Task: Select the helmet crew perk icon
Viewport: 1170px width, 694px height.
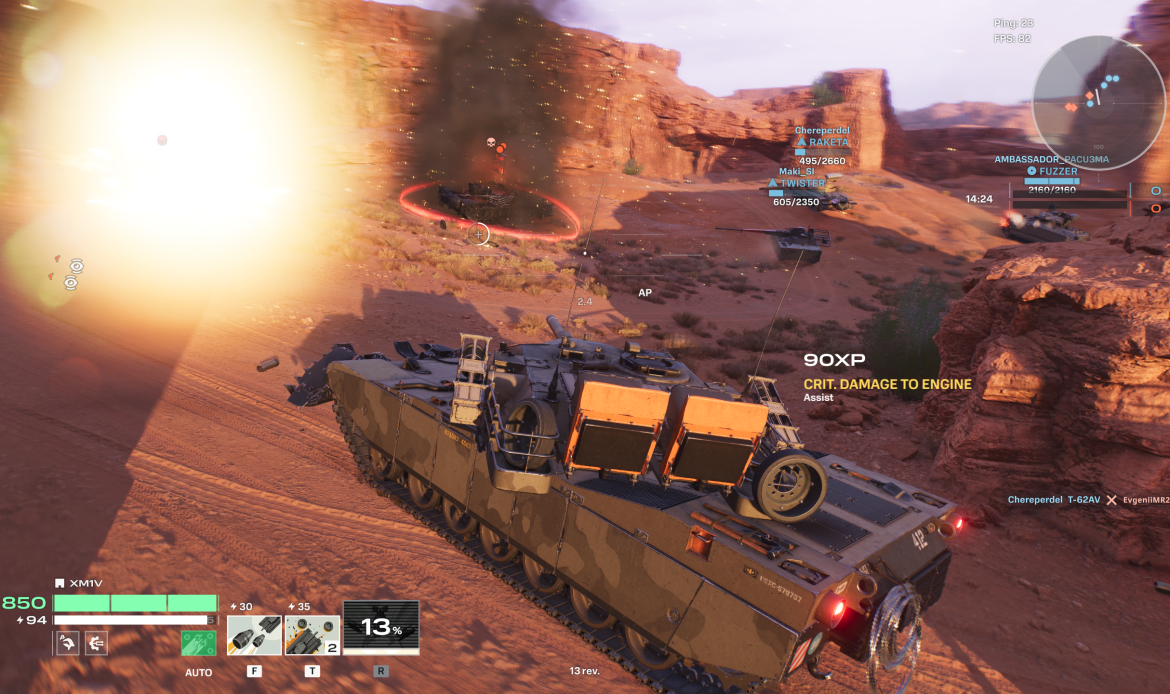Action: pyautogui.click(x=68, y=643)
